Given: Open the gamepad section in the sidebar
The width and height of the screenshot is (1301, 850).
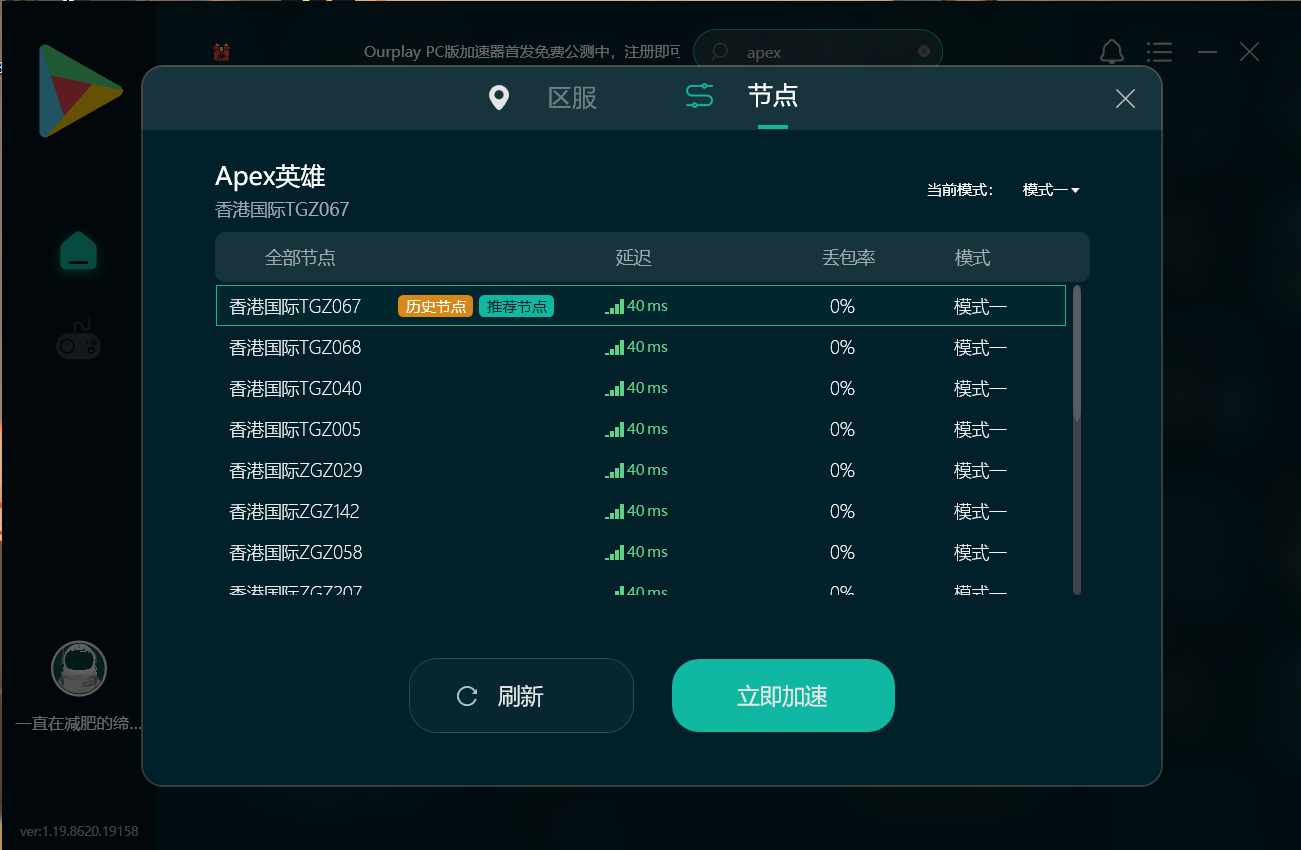Looking at the screenshot, I should [78, 339].
